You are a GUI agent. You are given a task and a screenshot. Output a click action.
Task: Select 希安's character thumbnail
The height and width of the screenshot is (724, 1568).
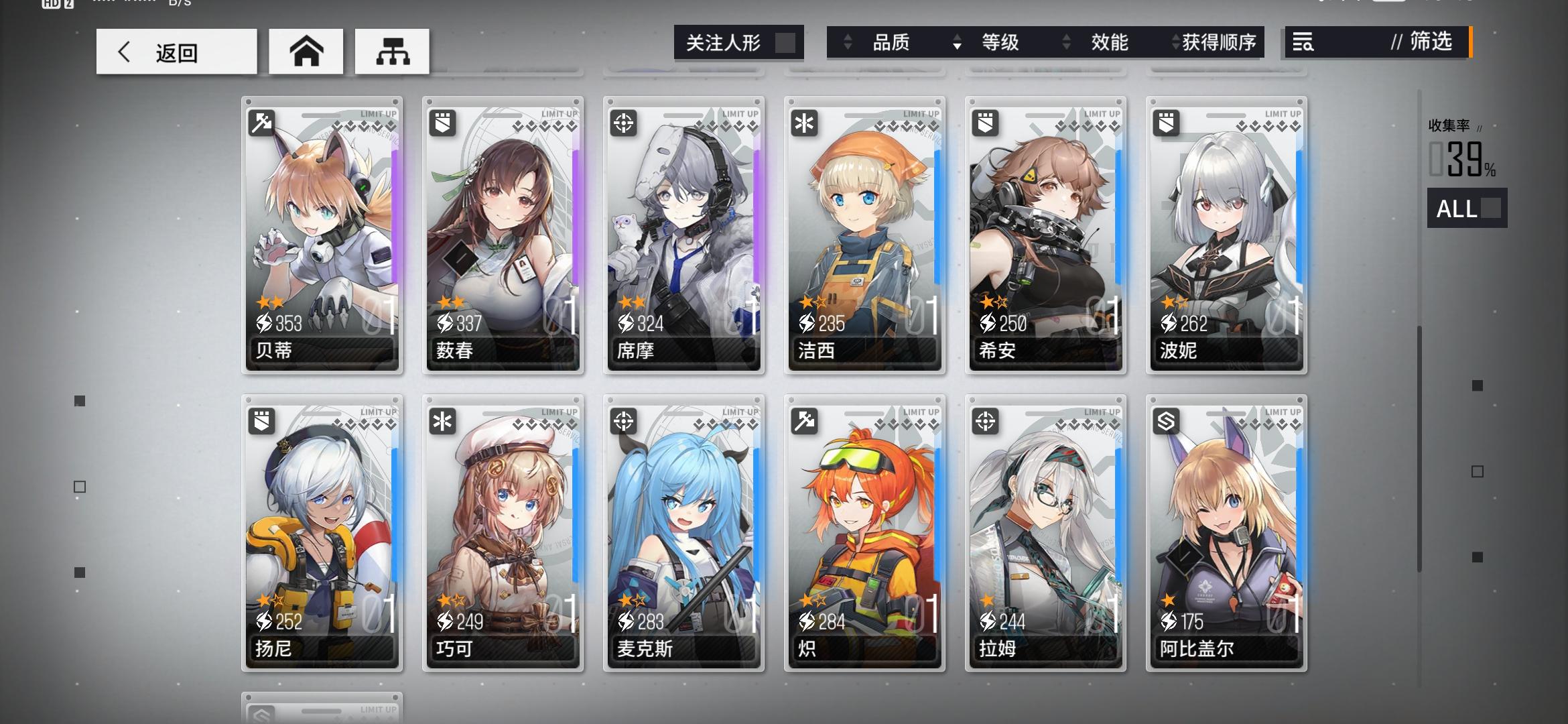1045,231
